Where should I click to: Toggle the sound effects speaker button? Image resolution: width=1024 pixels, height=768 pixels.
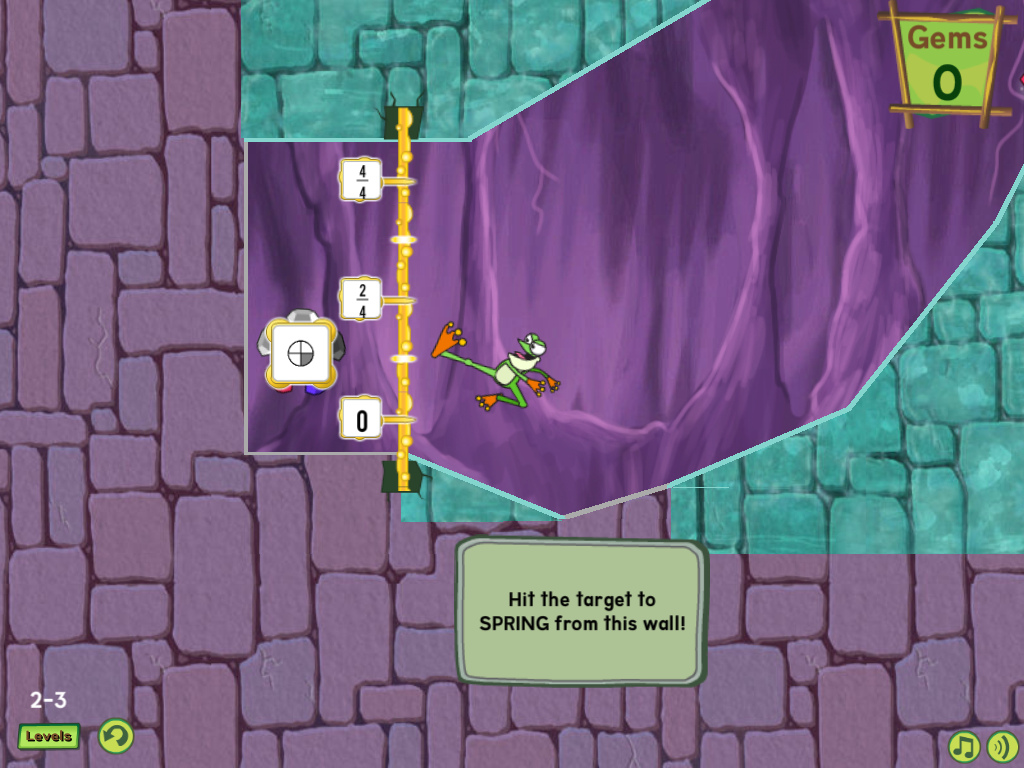1002,746
